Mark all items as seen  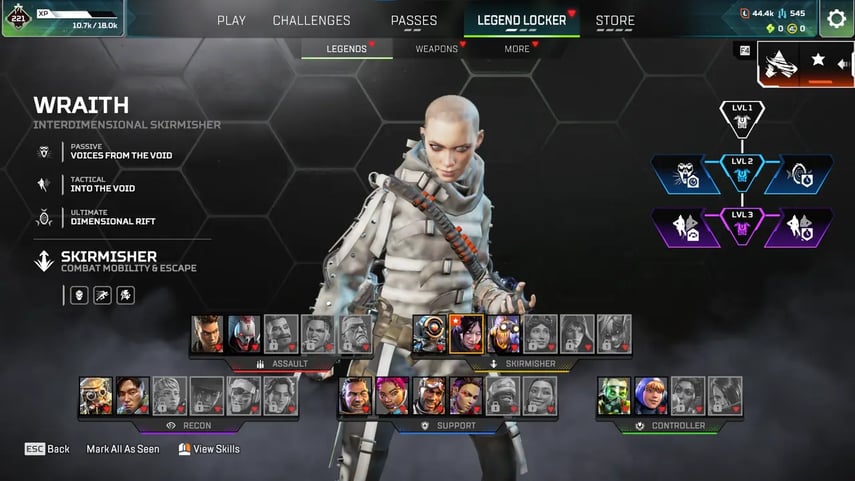pos(122,449)
